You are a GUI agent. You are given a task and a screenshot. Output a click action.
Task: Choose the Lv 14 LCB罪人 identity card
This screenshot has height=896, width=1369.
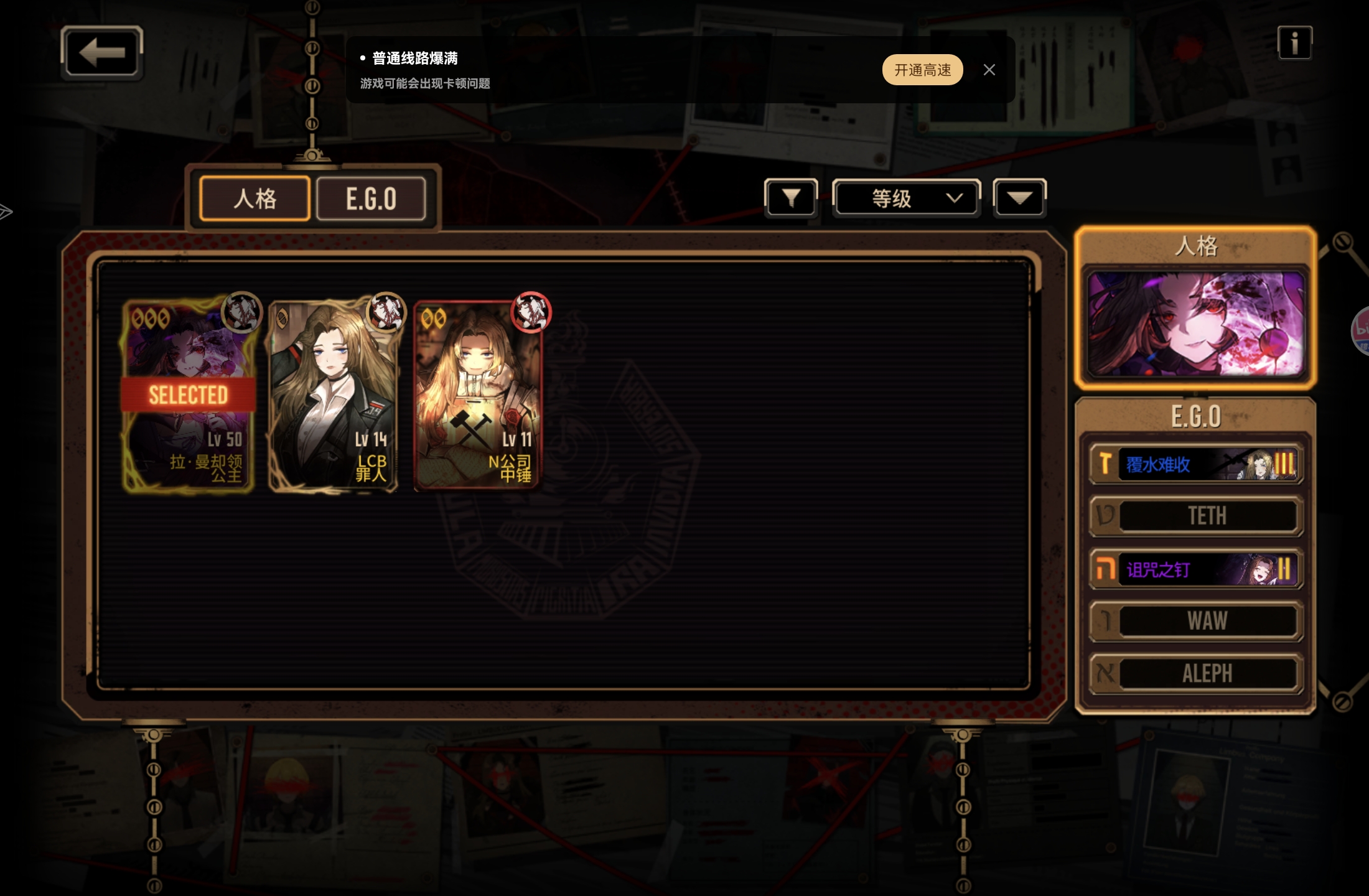pyautogui.click(x=334, y=396)
